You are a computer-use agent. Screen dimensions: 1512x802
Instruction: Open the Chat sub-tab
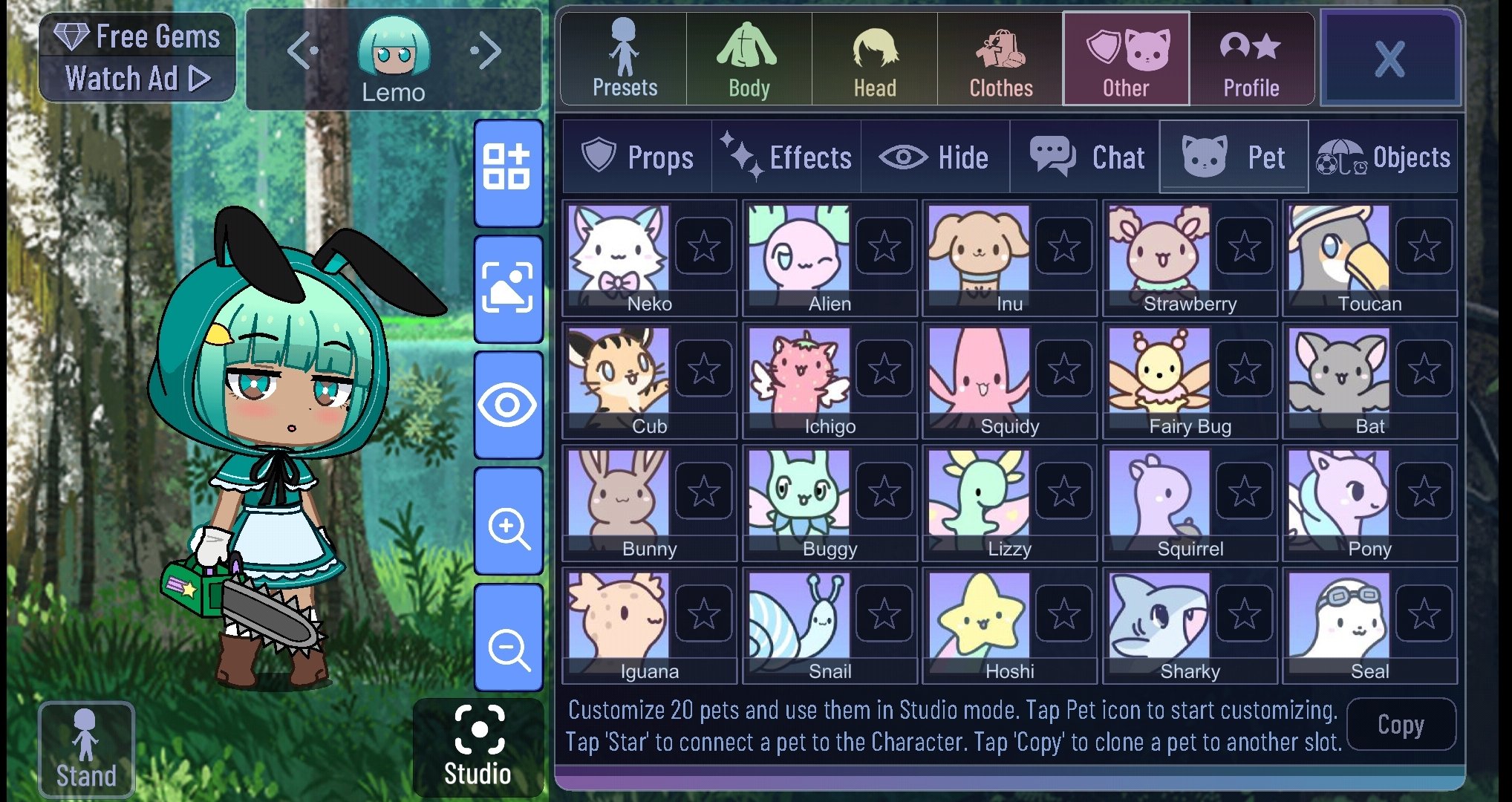[1086, 157]
